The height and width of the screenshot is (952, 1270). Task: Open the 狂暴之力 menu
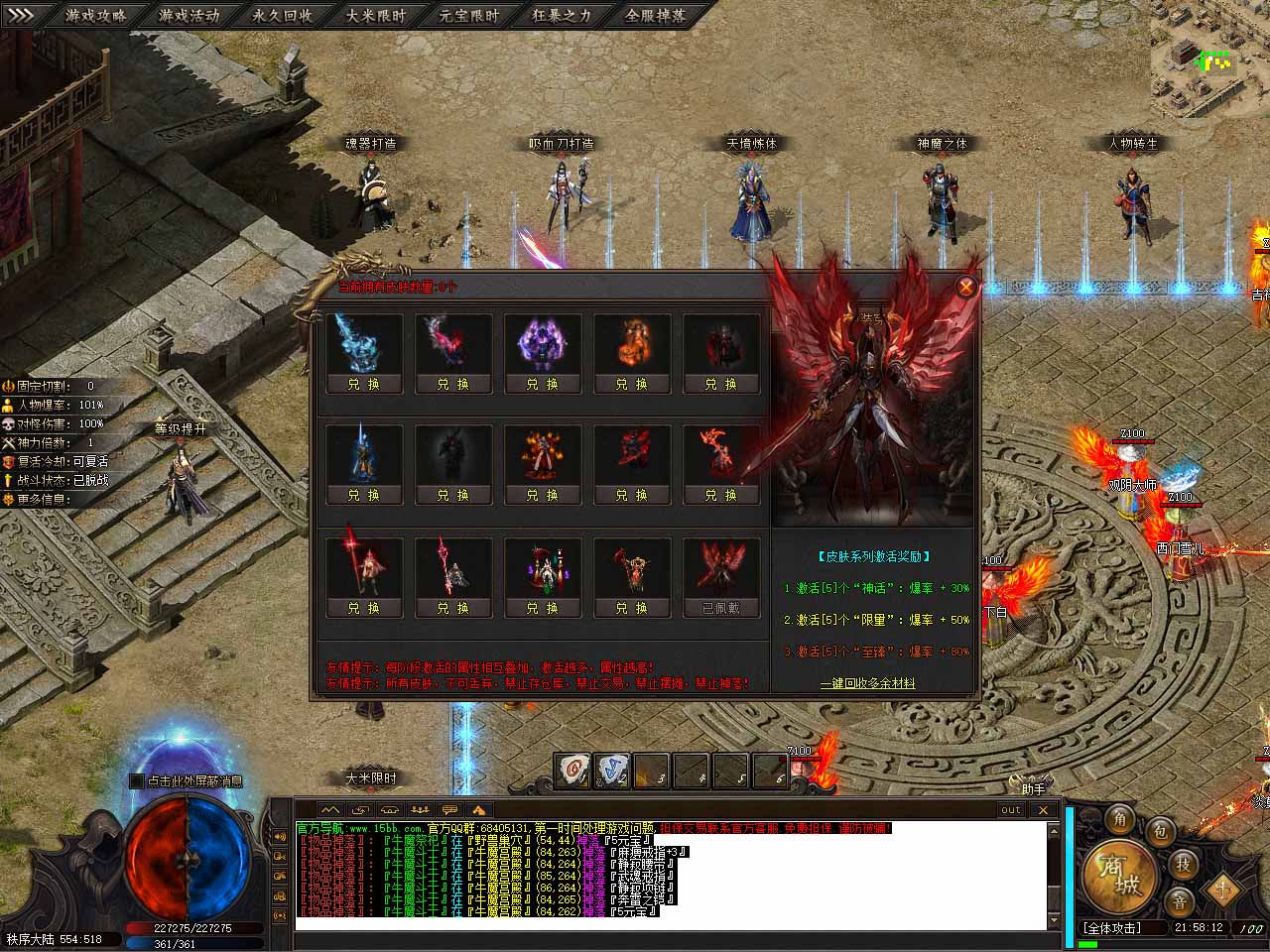562,15
